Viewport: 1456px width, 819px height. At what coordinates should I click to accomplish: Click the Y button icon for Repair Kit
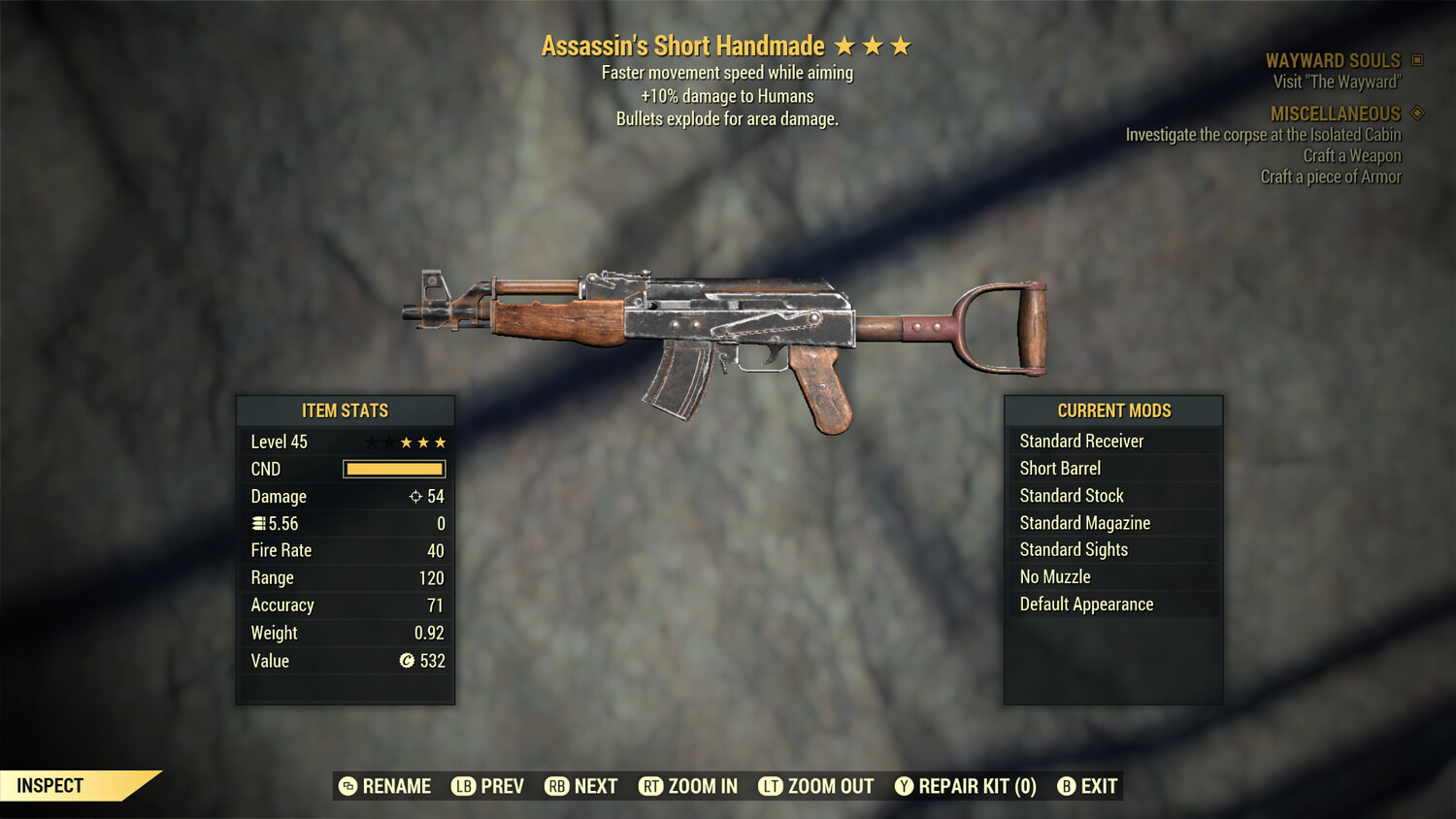point(903,786)
